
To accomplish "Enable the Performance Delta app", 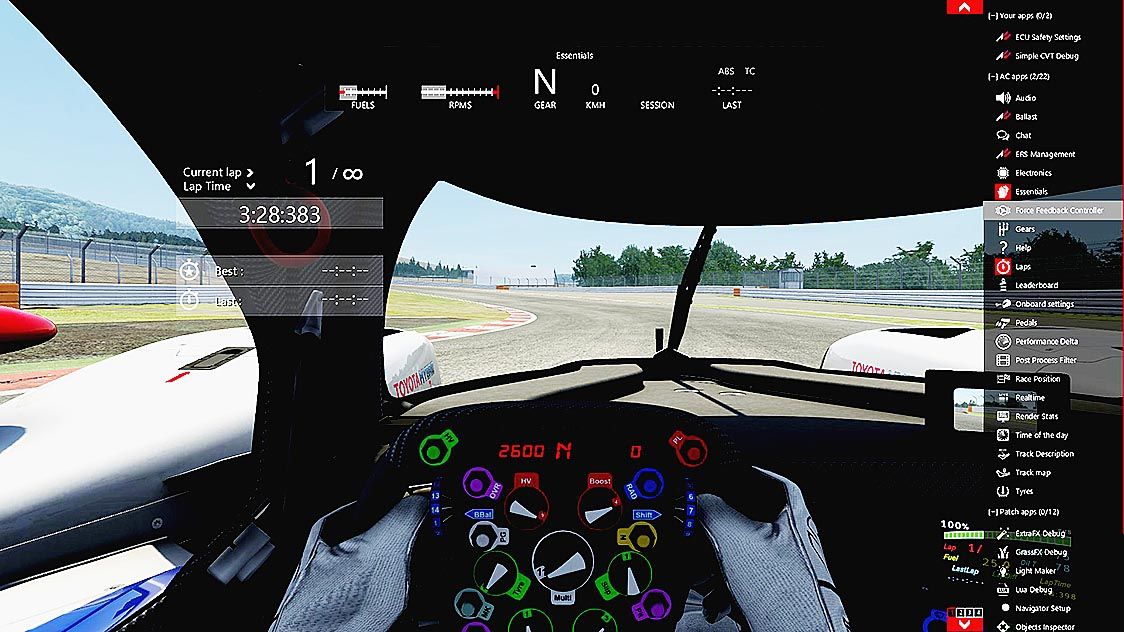I will tap(1046, 342).
